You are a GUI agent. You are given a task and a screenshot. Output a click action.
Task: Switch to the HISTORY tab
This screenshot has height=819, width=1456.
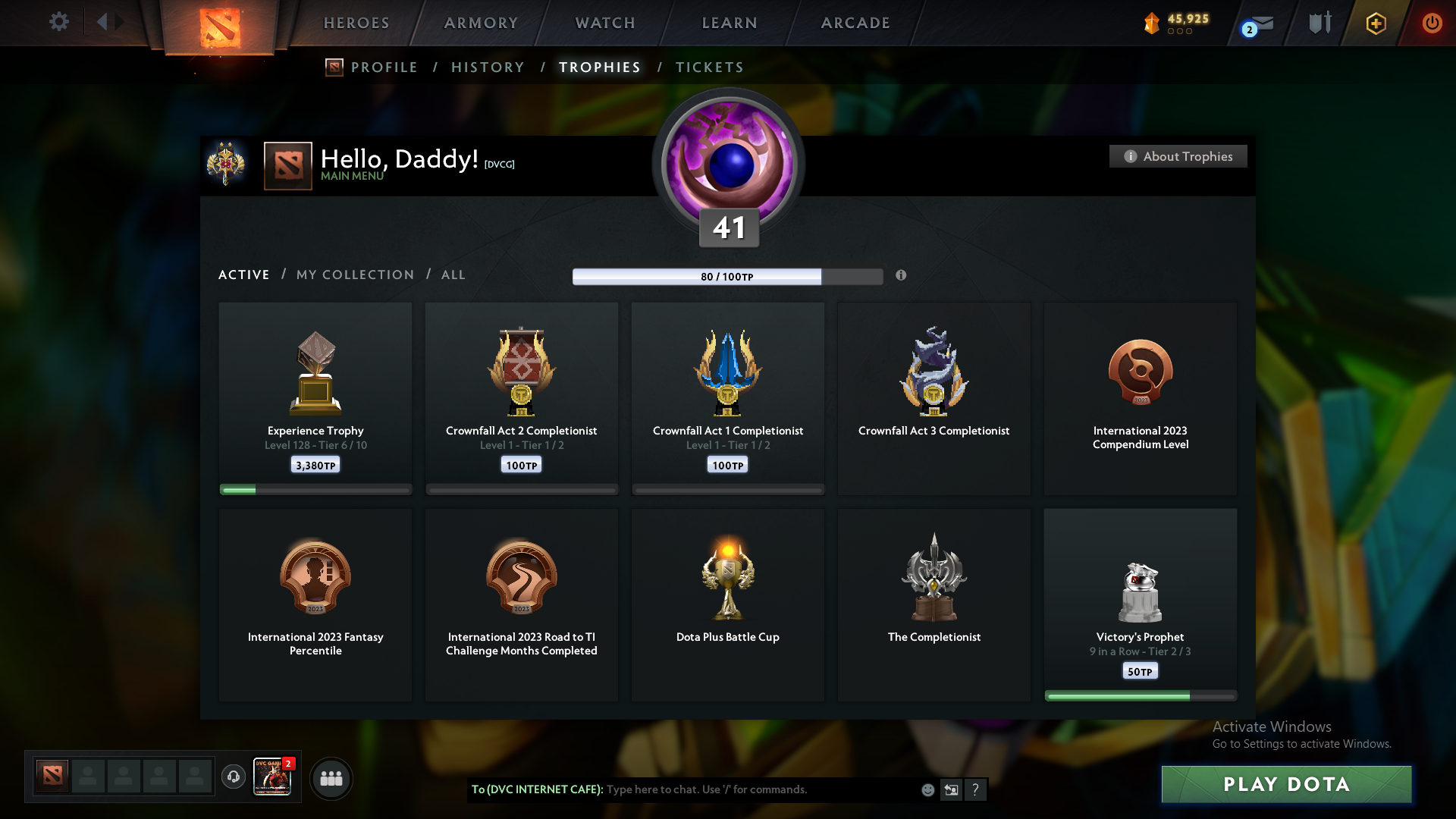tap(487, 67)
